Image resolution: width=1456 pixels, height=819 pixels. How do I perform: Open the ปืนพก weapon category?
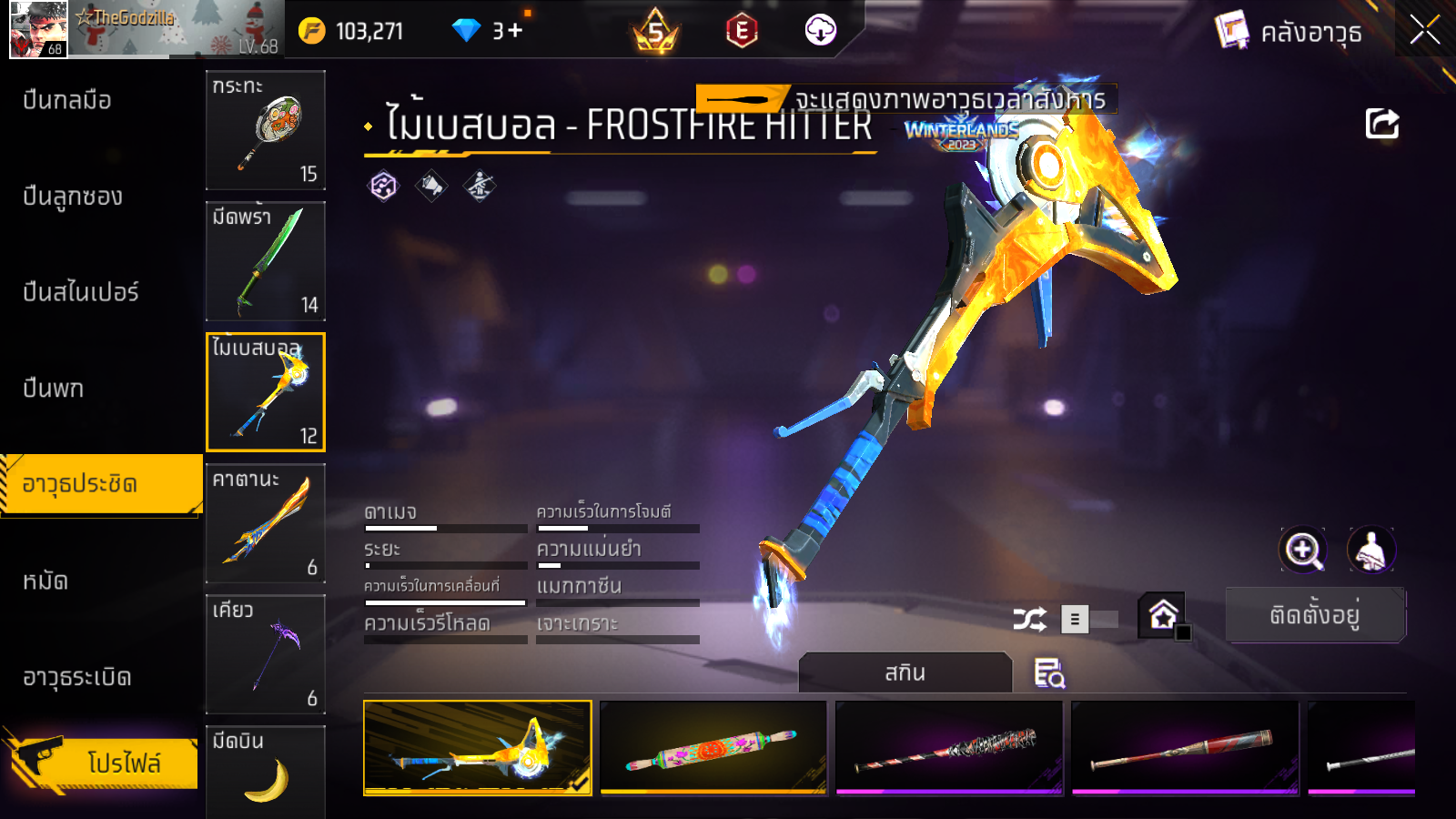[54, 389]
